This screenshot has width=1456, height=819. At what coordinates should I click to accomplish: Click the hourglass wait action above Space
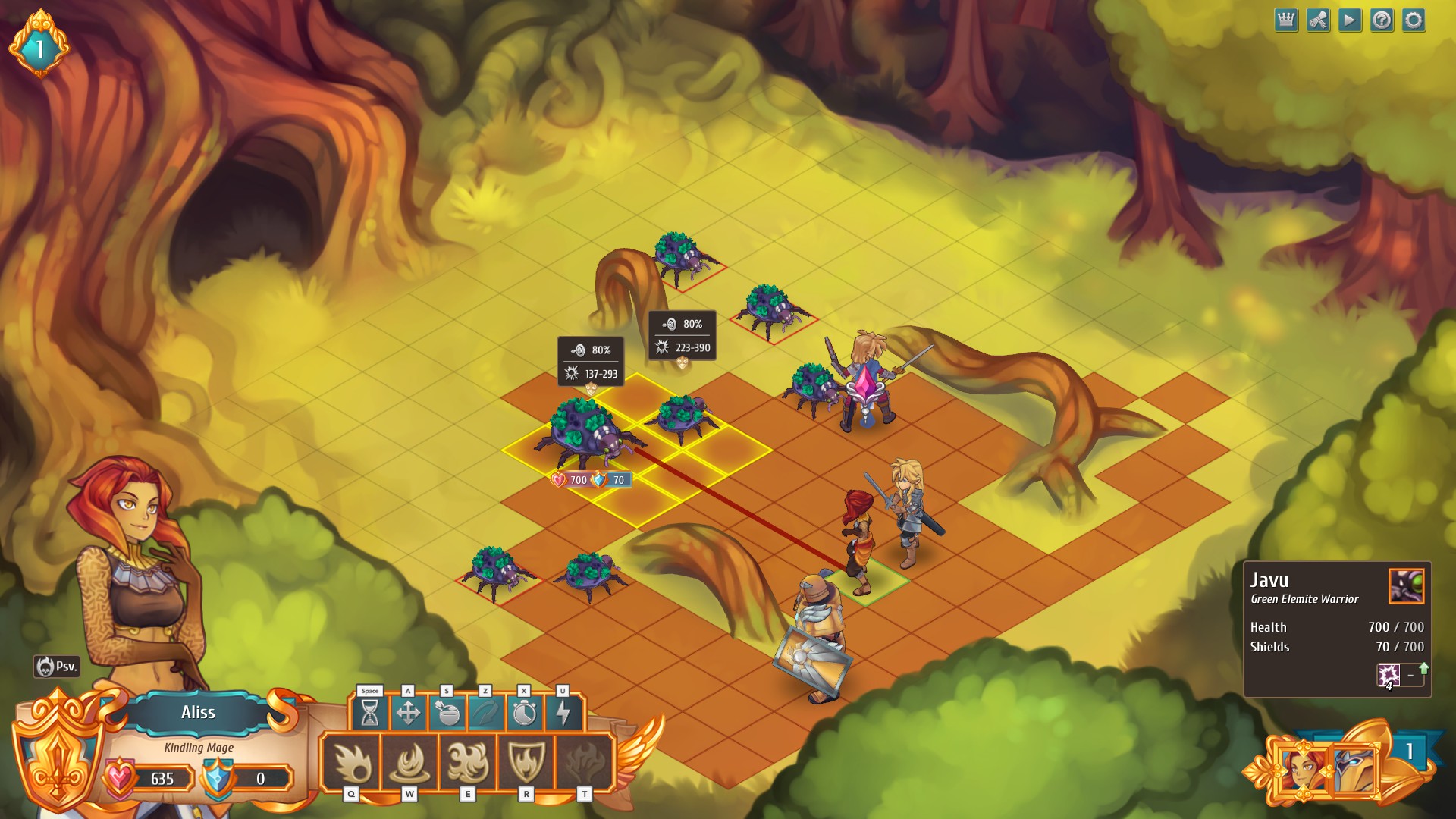pyautogui.click(x=369, y=713)
